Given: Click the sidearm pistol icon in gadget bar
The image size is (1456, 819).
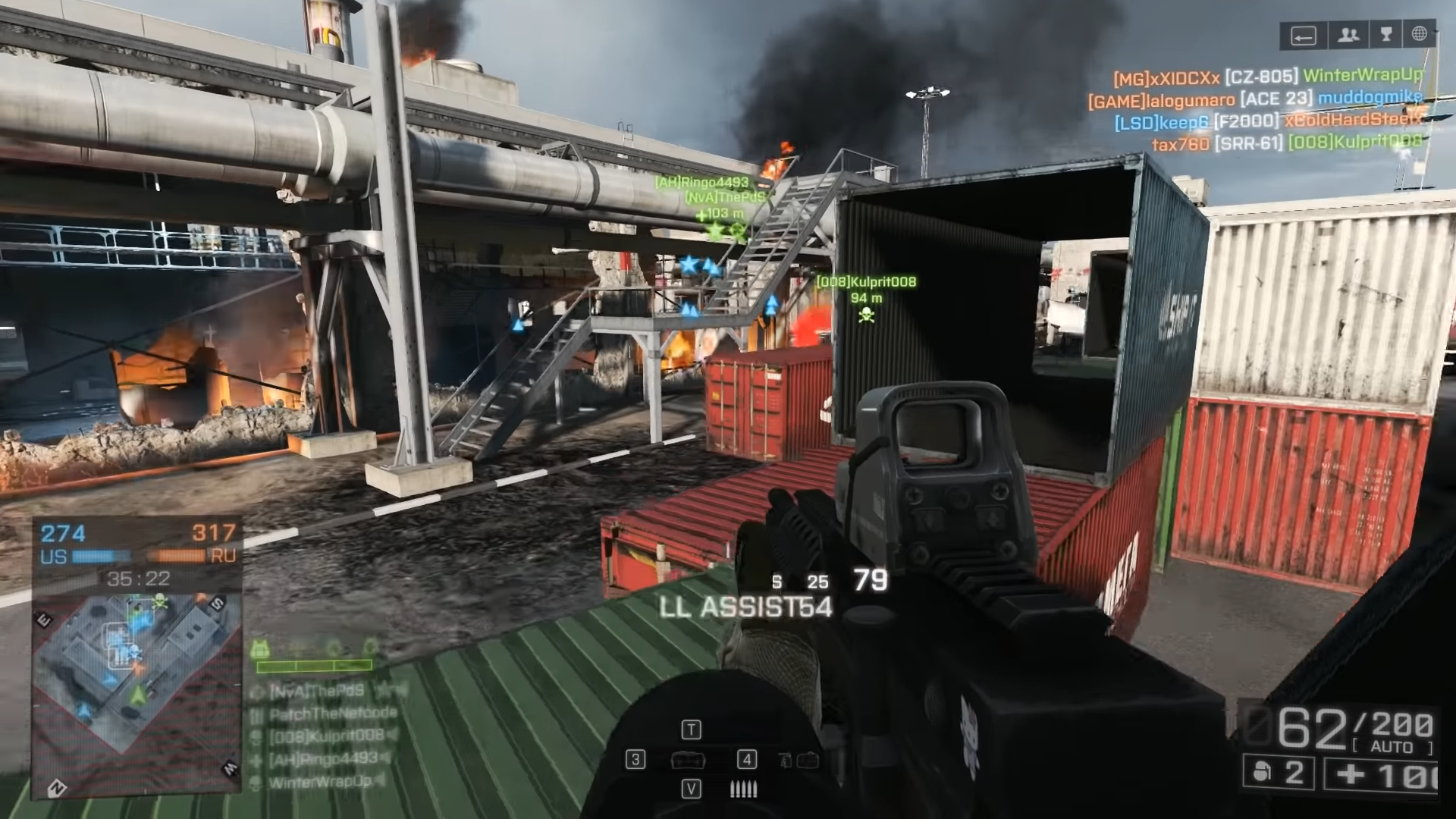Looking at the screenshot, I should coord(784,761).
